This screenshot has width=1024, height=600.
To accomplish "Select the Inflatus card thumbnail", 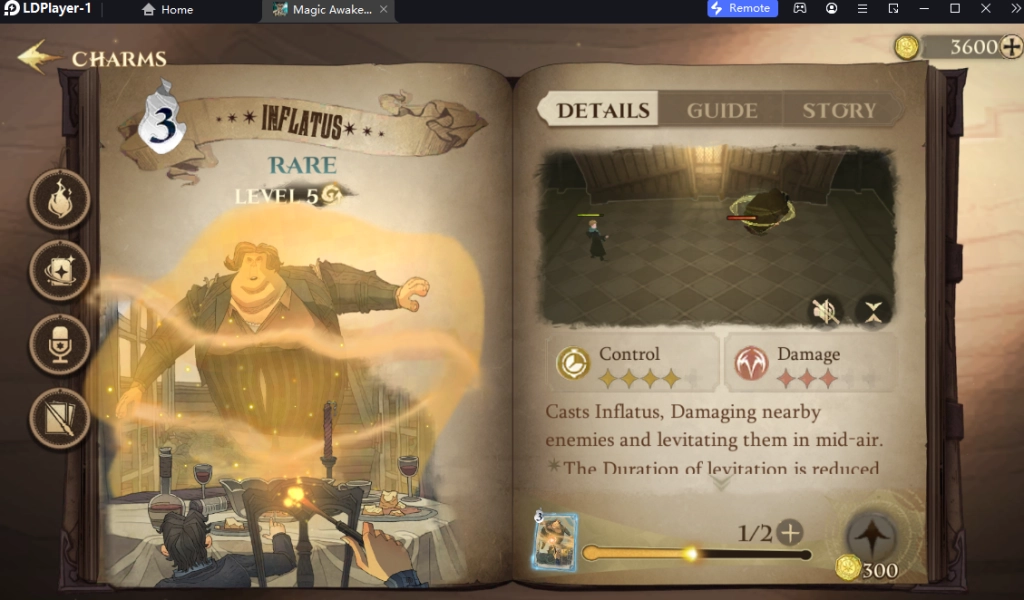I will pyautogui.click(x=554, y=543).
